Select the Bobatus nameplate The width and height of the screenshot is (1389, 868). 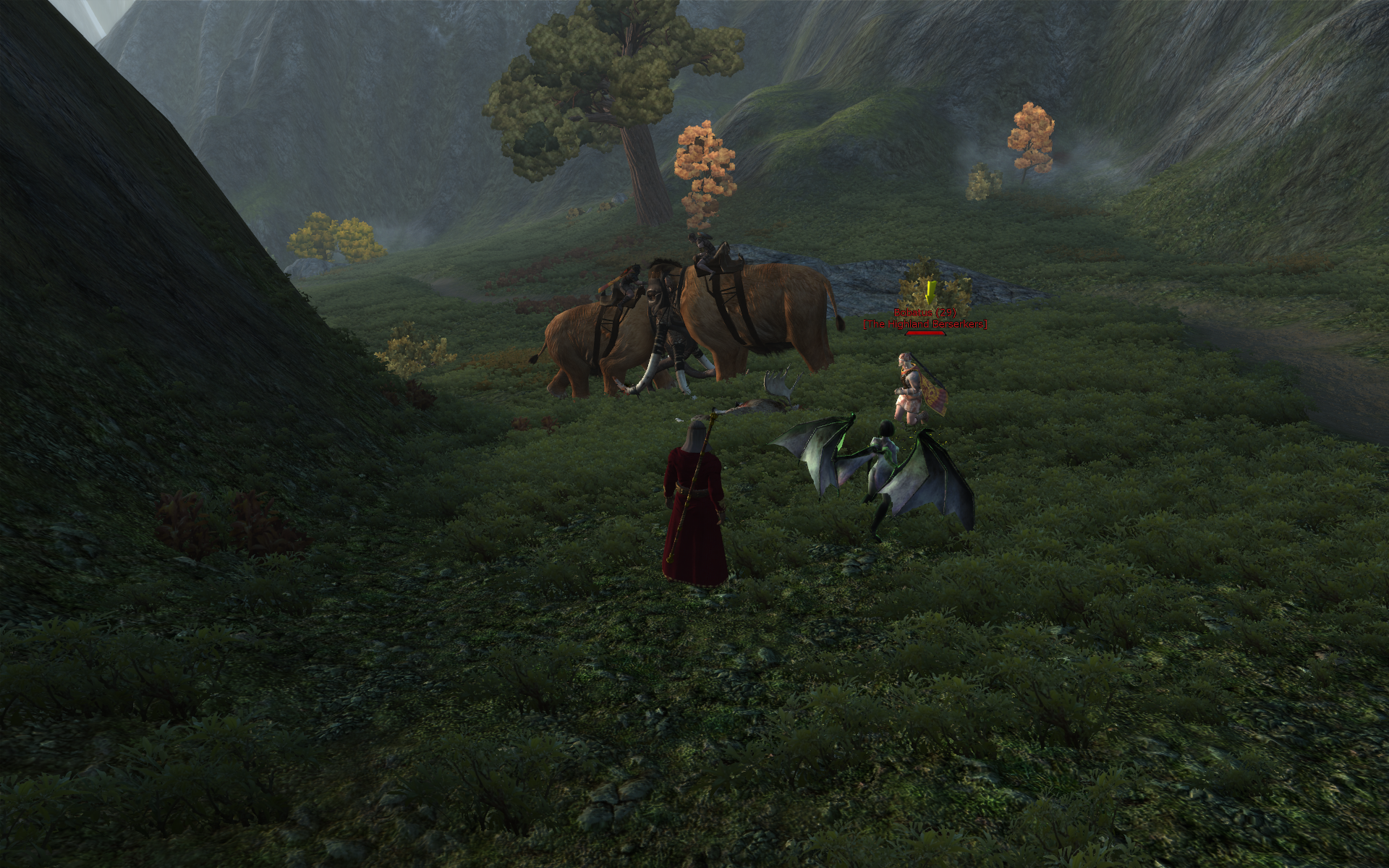point(925,313)
